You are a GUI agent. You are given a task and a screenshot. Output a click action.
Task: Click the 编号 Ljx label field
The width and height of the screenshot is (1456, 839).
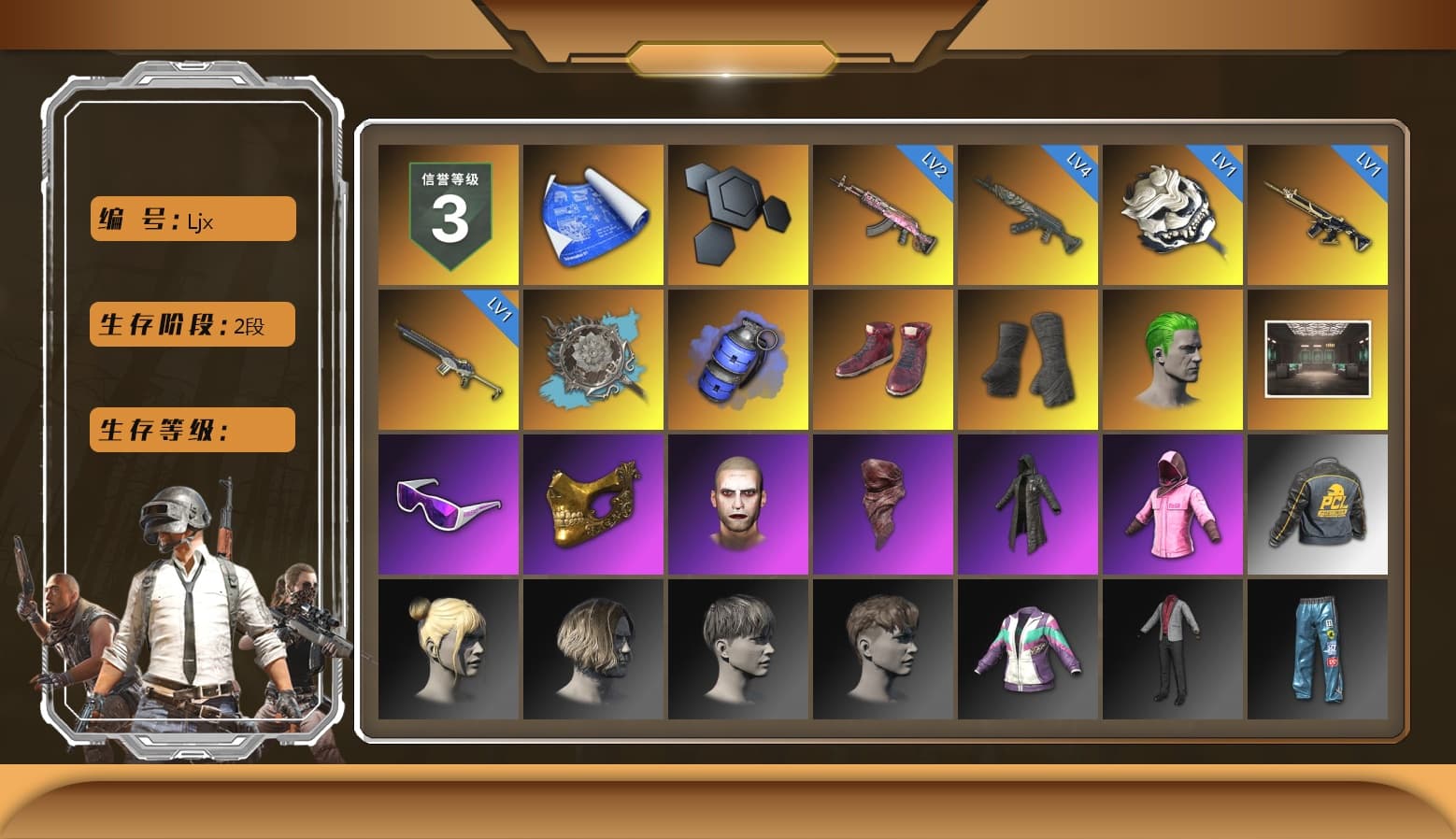(191, 218)
